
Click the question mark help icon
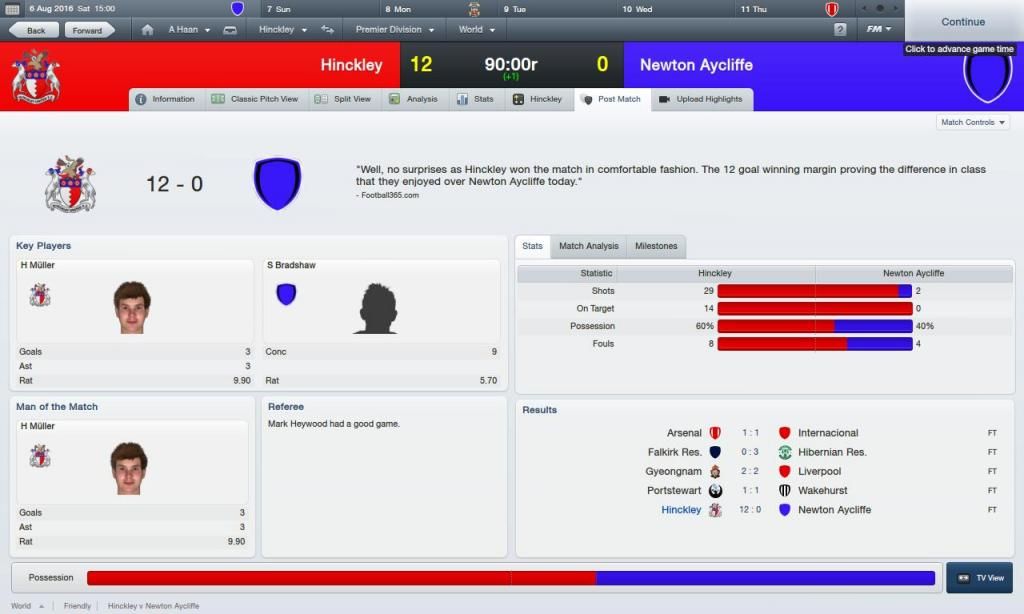tap(840, 30)
